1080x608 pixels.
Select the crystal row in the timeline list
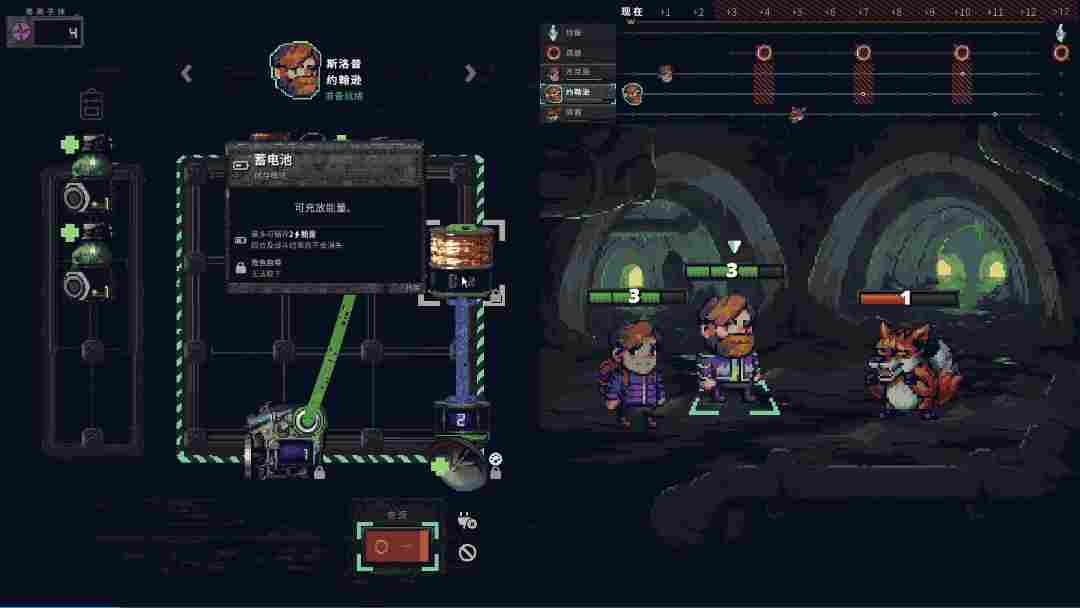(x=578, y=32)
